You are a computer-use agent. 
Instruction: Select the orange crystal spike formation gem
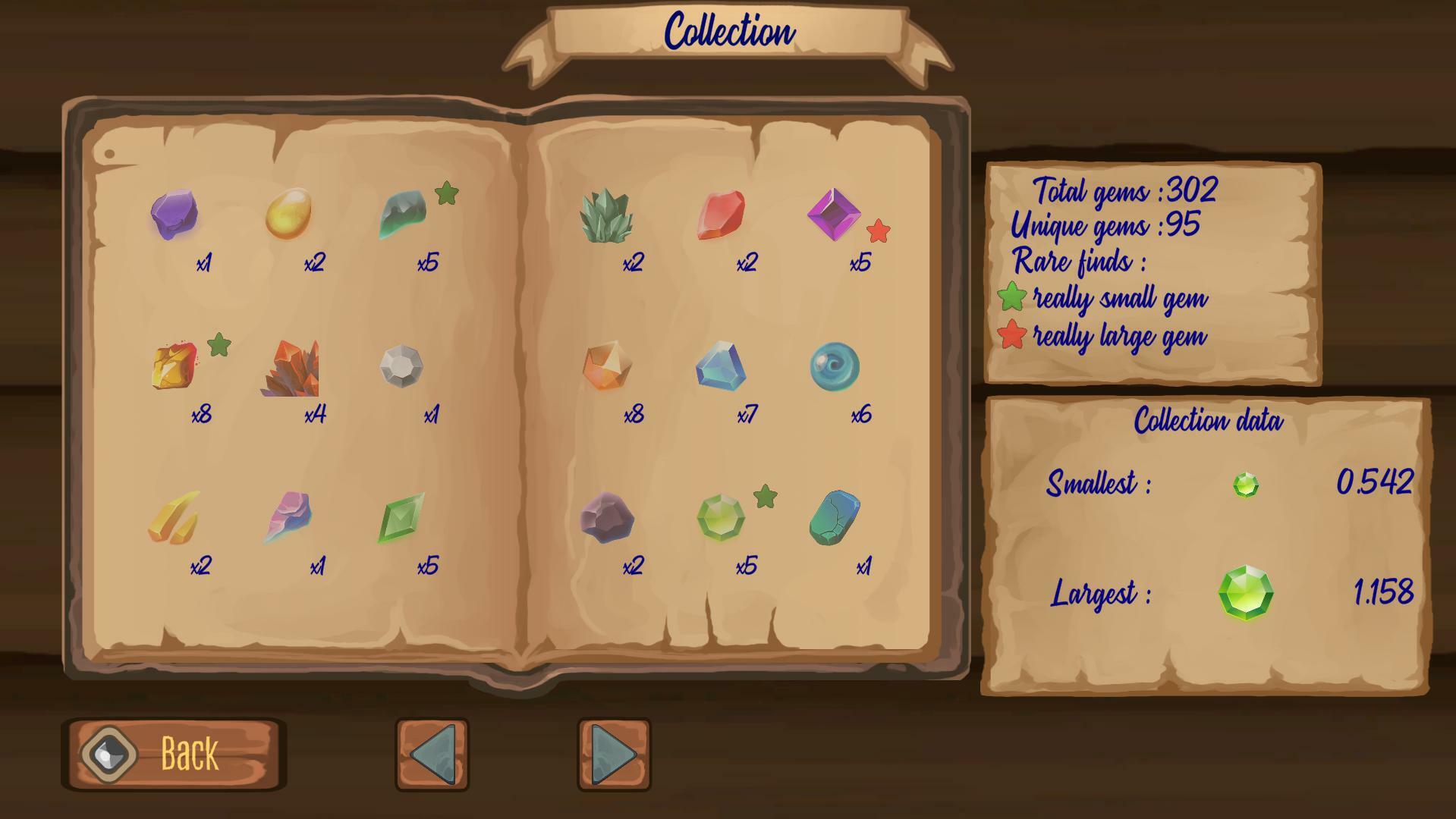pyautogui.click(x=293, y=372)
